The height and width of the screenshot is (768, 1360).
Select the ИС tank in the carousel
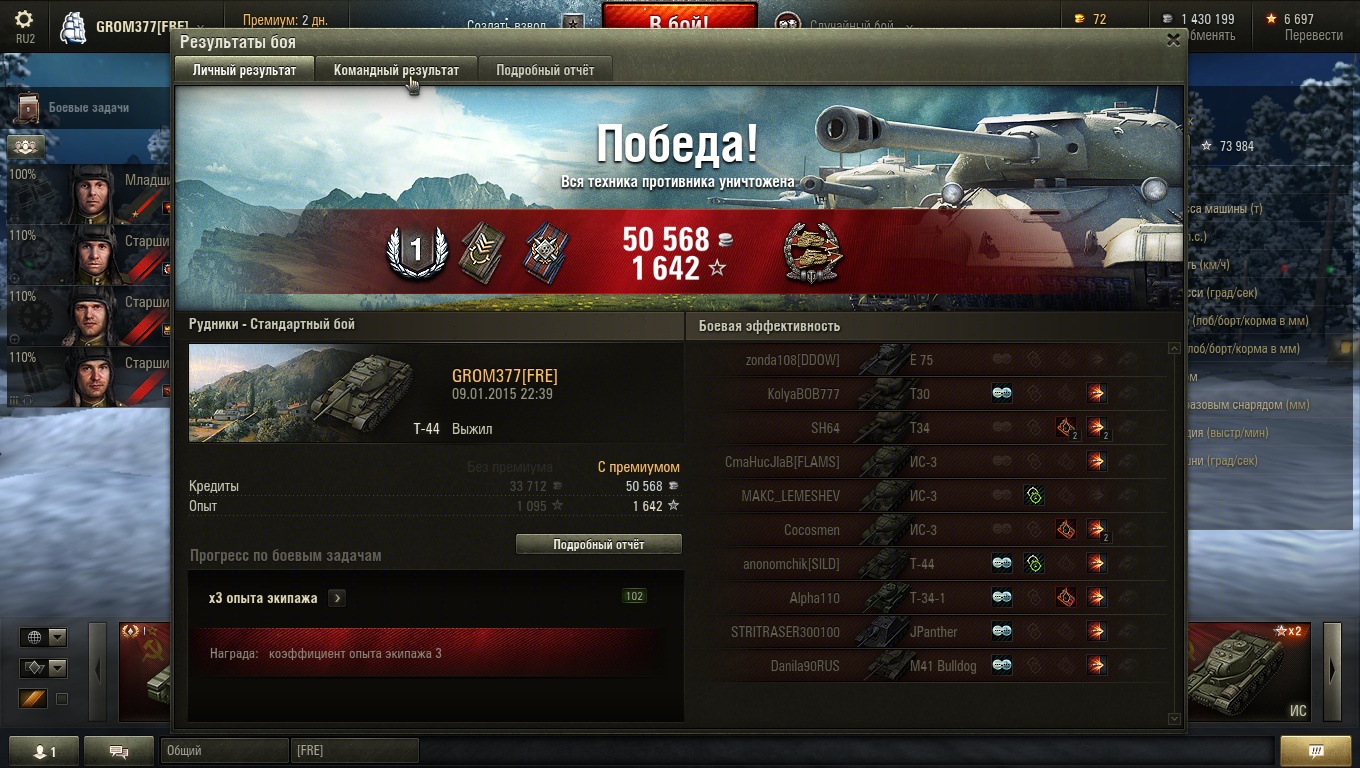1249,671
